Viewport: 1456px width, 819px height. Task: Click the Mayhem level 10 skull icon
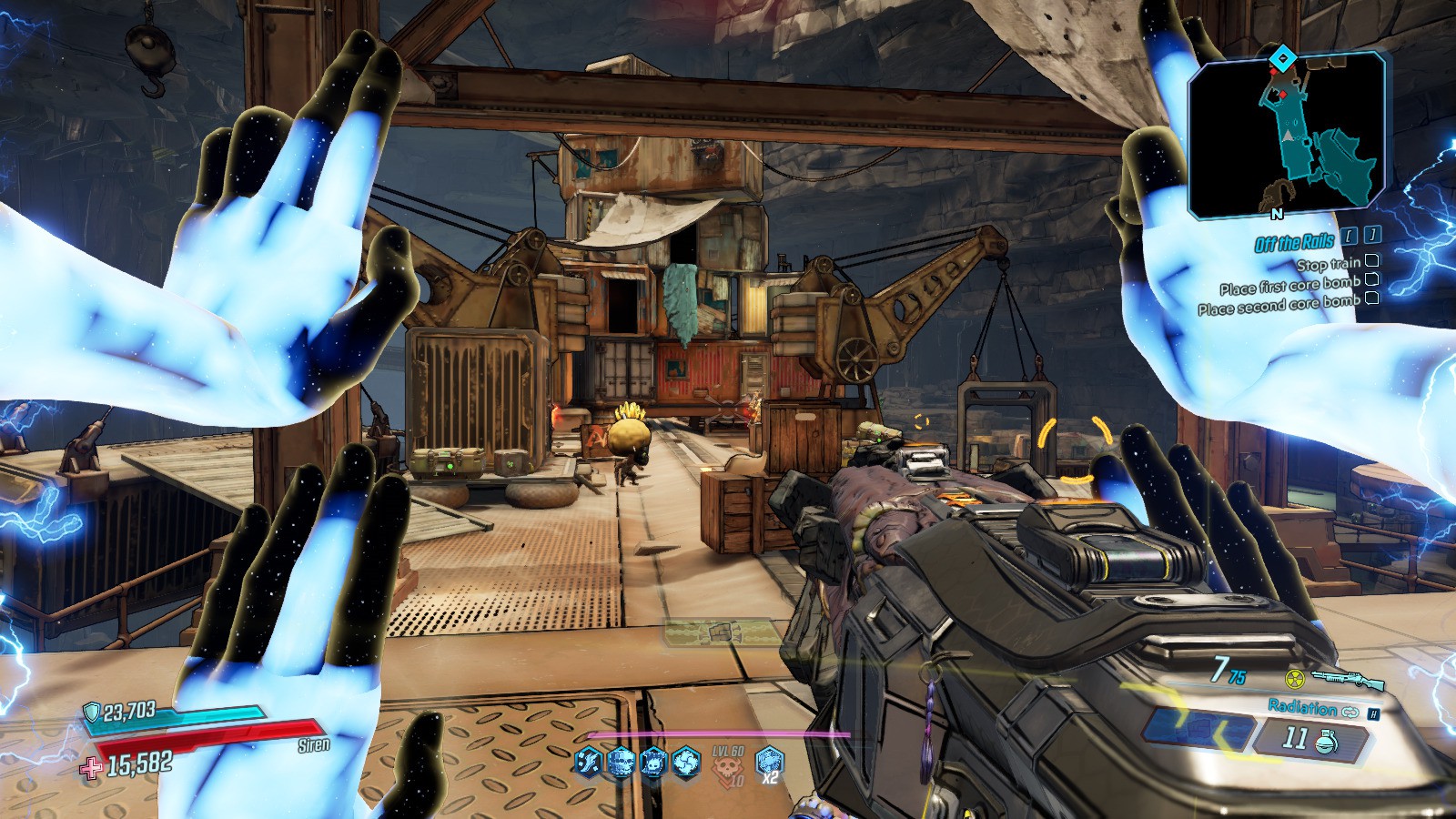click(x=729, y=766)
